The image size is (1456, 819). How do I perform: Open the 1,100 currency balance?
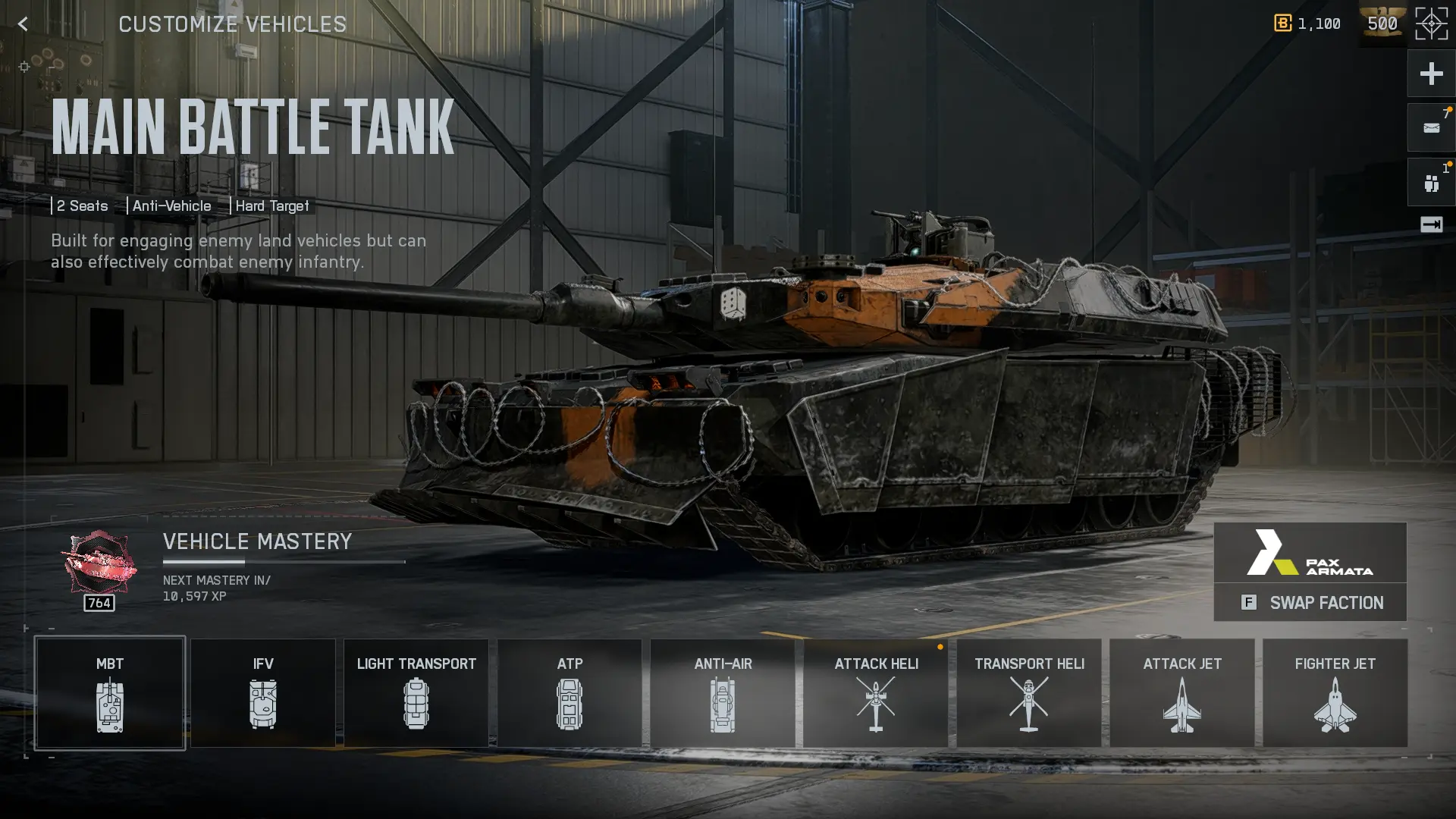pos(1308,24)
